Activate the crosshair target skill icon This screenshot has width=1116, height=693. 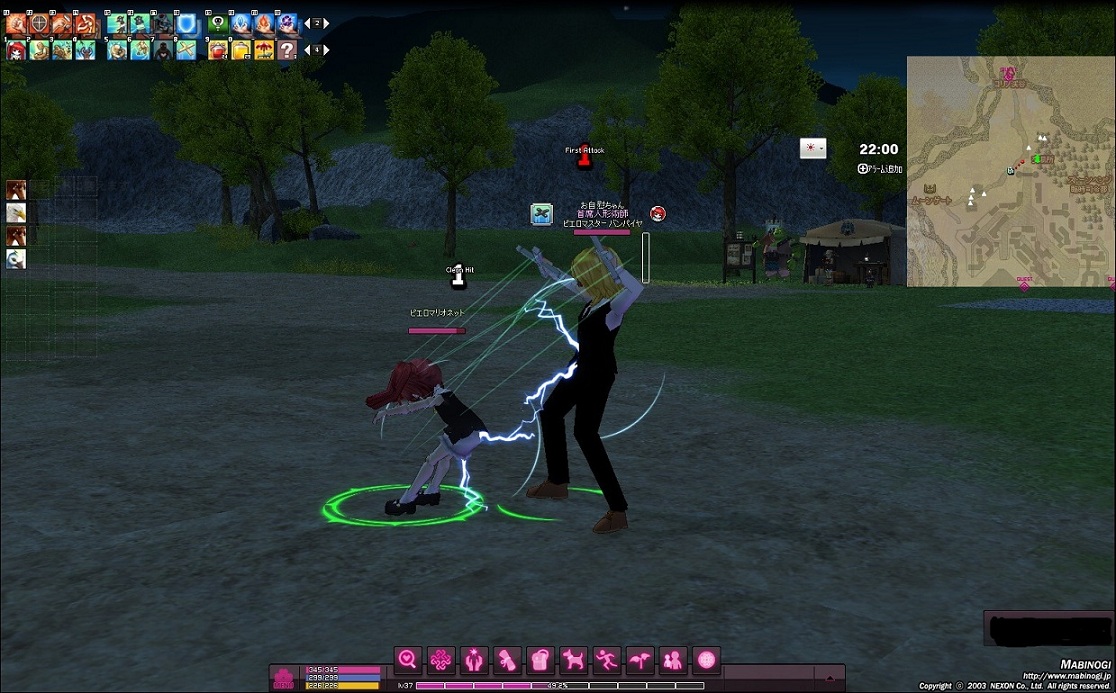coord(39,22)
